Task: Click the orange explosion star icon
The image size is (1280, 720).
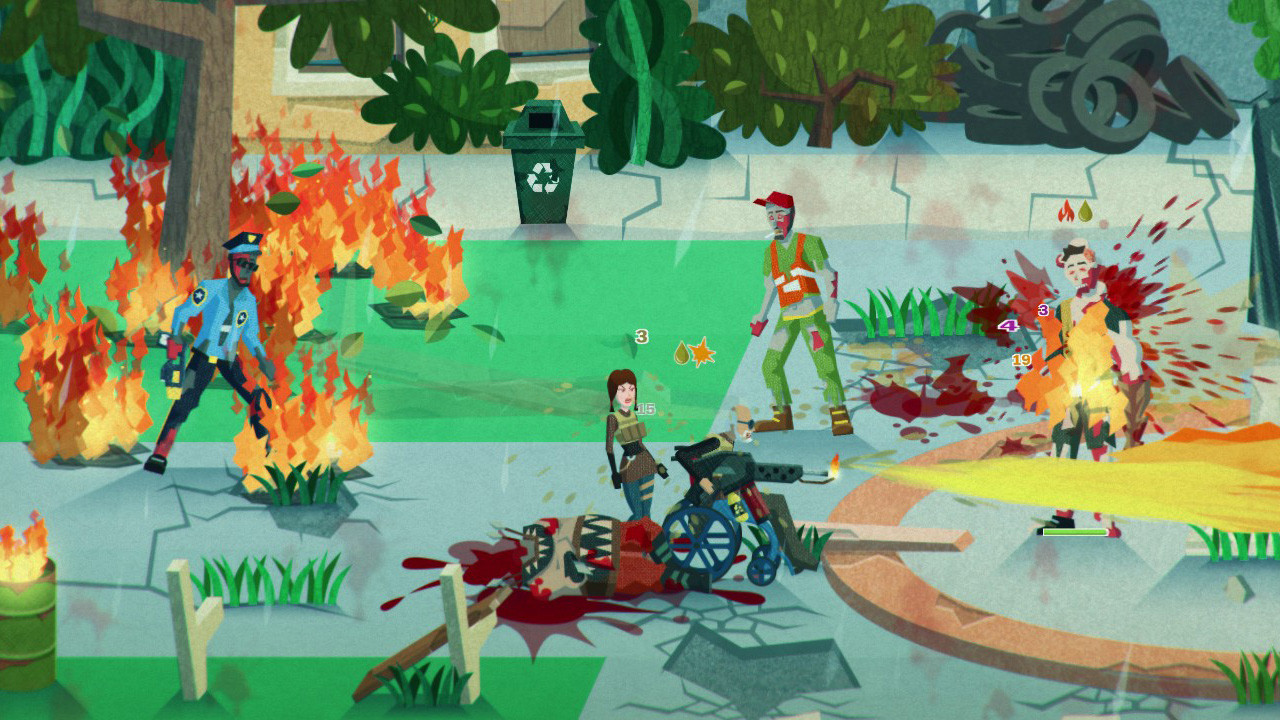Action: pos(701,353)
